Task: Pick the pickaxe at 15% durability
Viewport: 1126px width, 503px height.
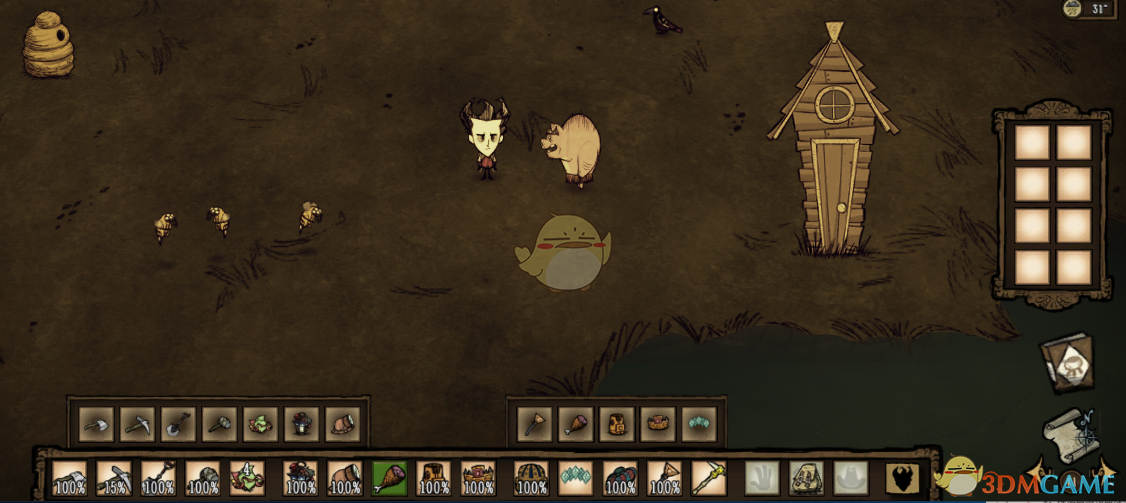Action: [113, 478]
